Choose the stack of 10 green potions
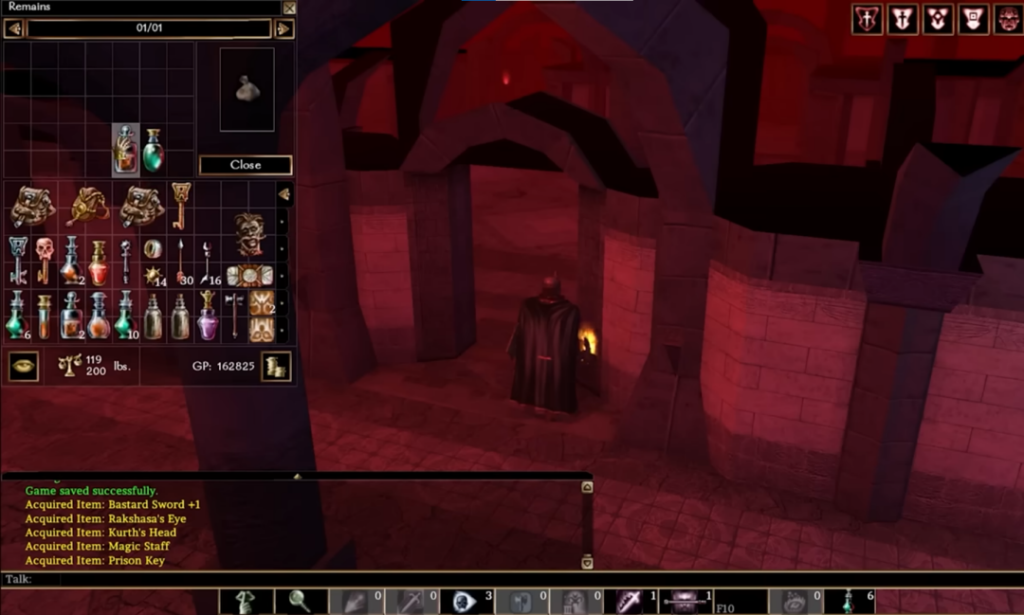The image size is (1024, 615). [124, 314]
